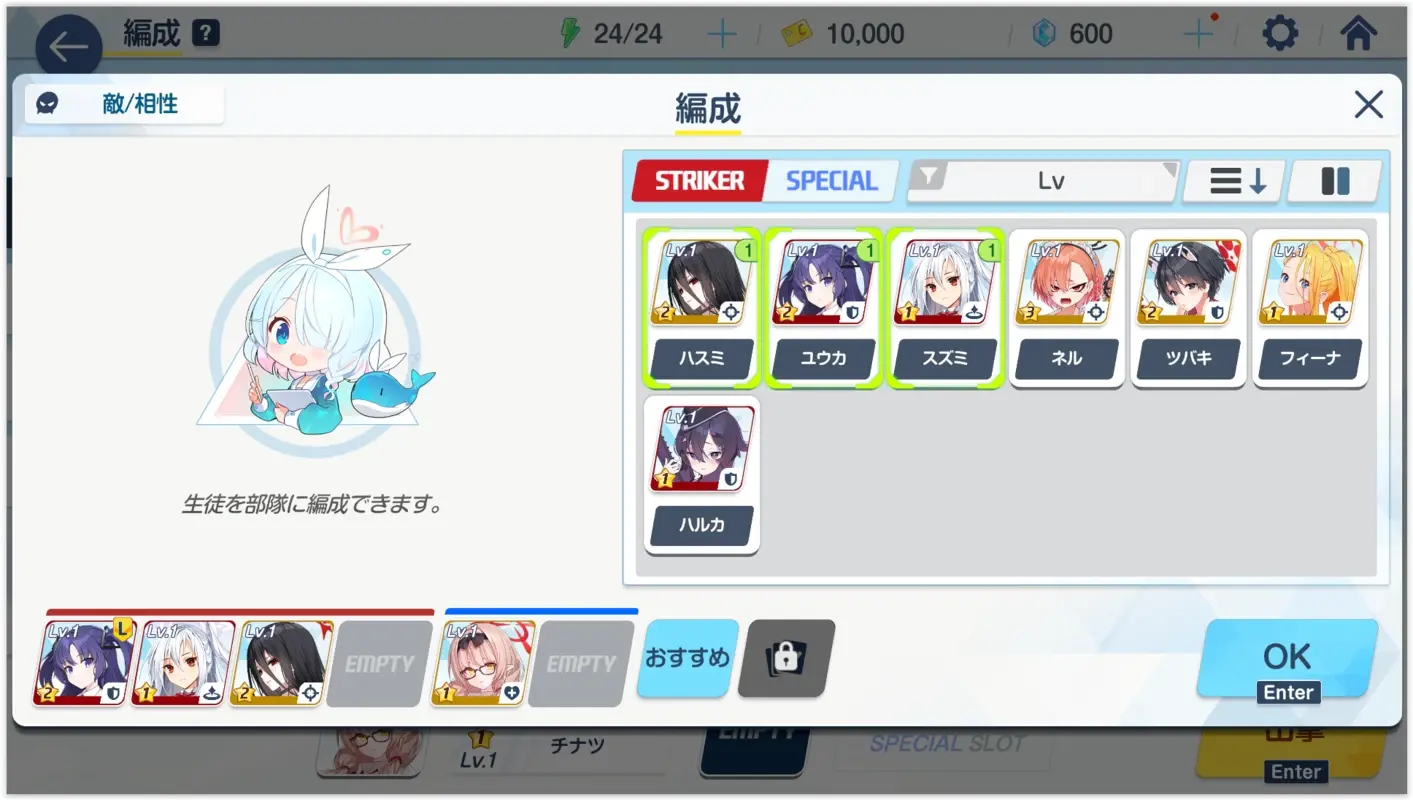Image resolution: width=1413 pixels, height=800 pixels.
Task: Go back using the arrow icon
Action: point(66,45)
